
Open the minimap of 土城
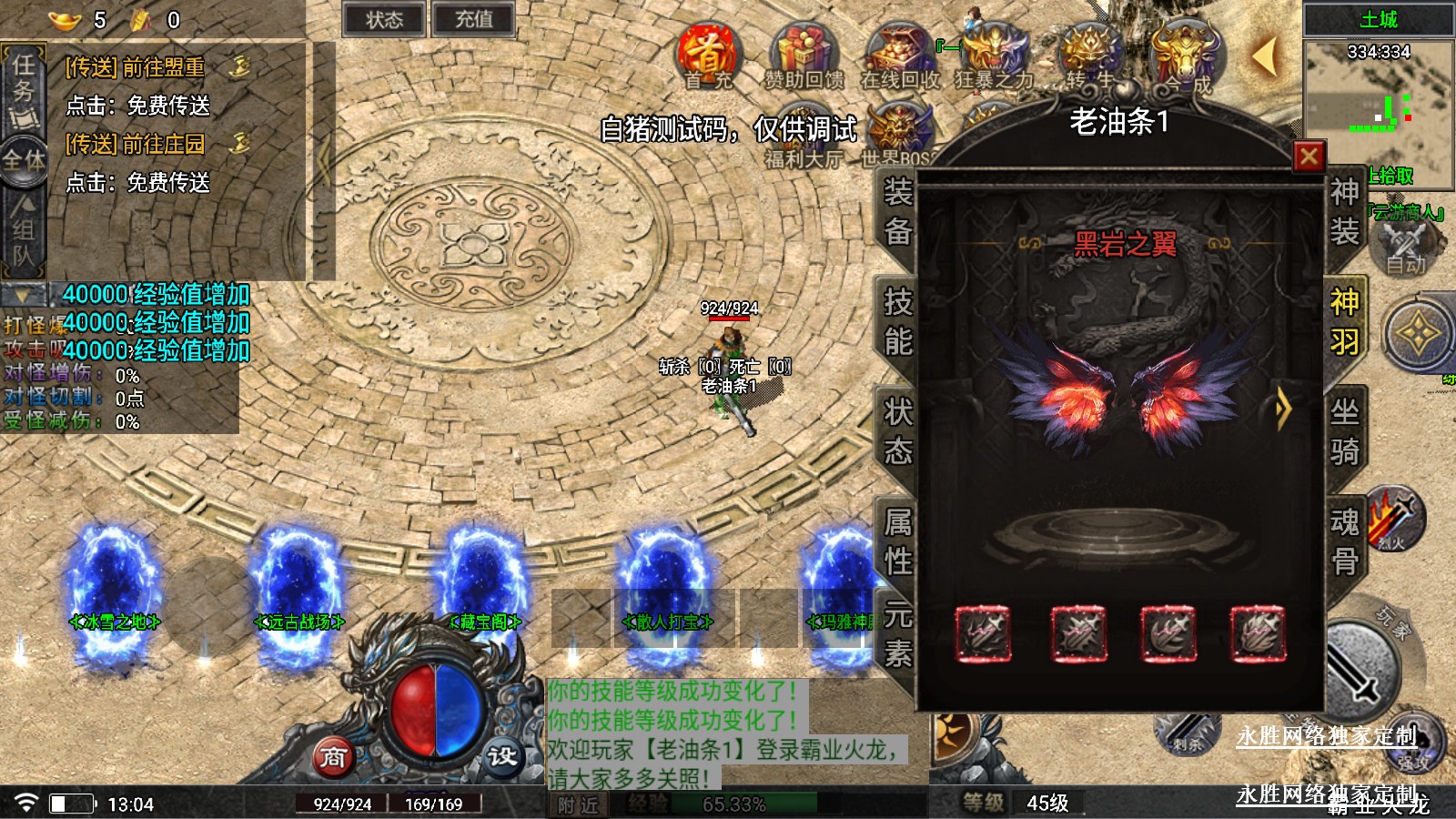[x=1378, y=102]
